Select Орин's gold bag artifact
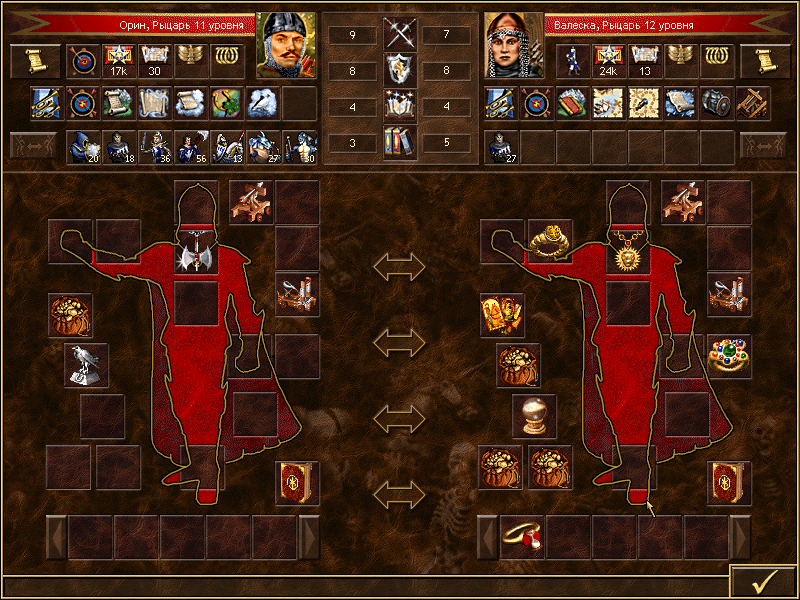Viewport: 800px width, 600px height. click(x=70, y=315)
